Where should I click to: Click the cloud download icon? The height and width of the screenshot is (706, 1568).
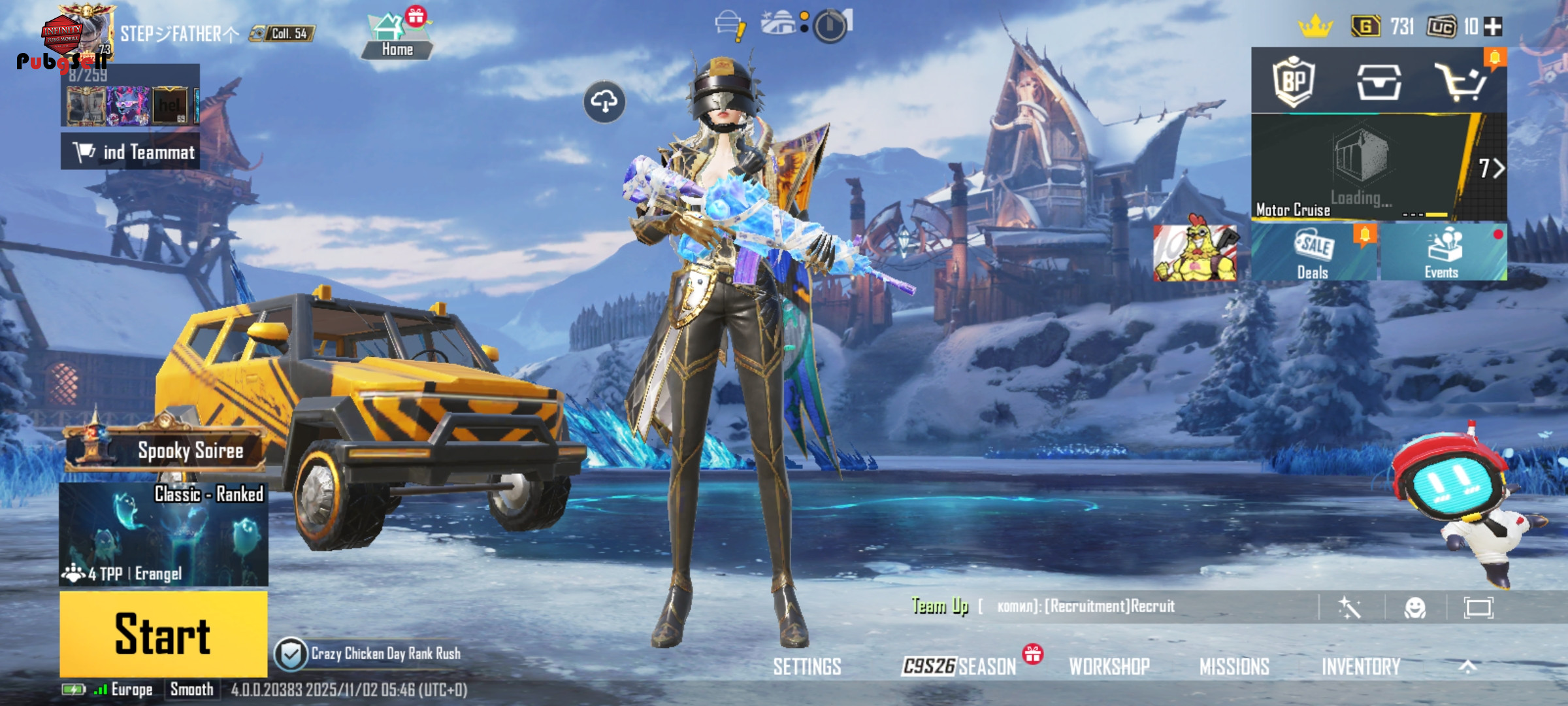tap(604, 102)
